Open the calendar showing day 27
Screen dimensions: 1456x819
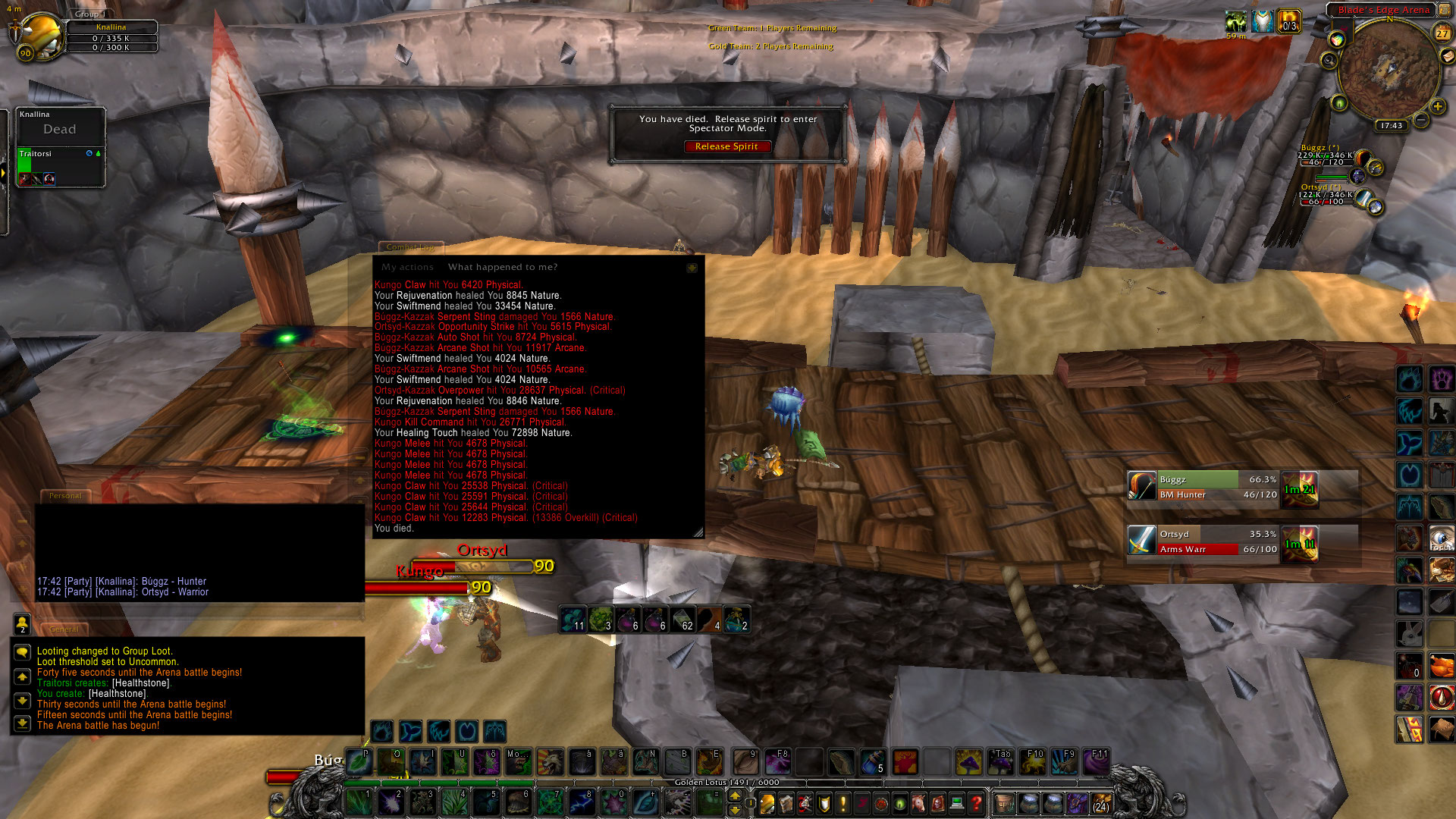[x=1442, y=33]
